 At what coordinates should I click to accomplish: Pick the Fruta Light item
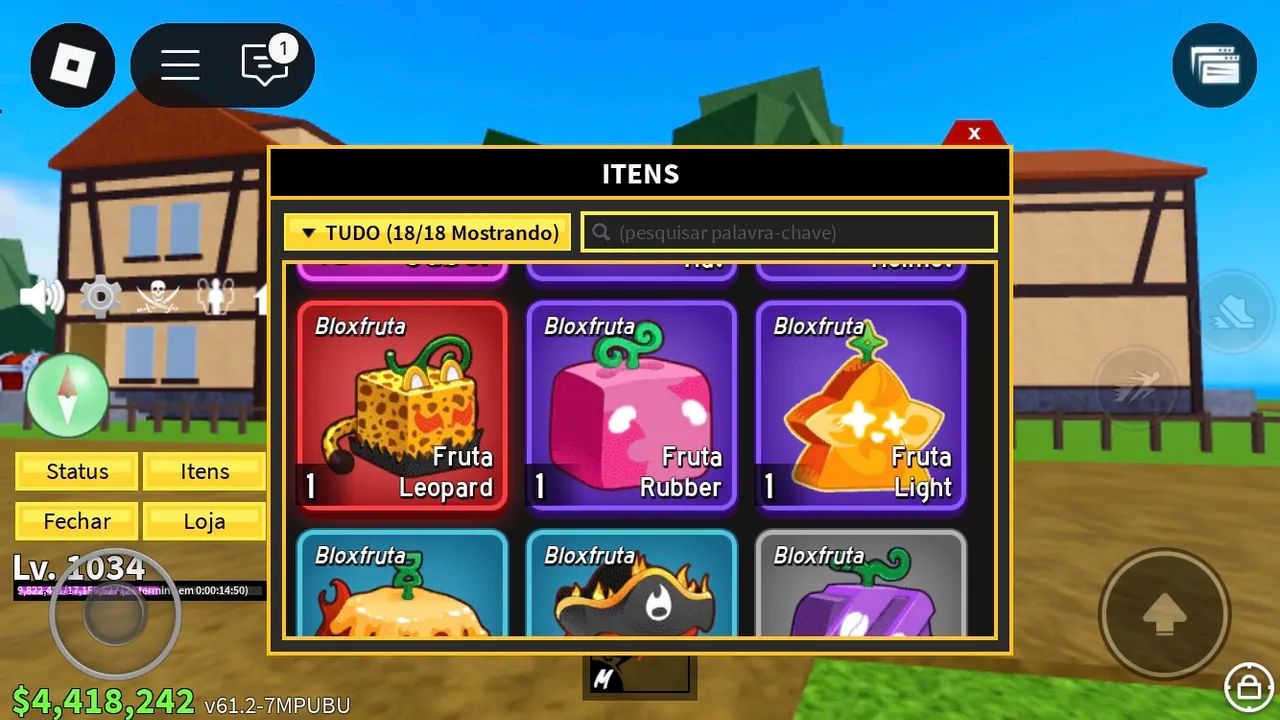(861, 405)
